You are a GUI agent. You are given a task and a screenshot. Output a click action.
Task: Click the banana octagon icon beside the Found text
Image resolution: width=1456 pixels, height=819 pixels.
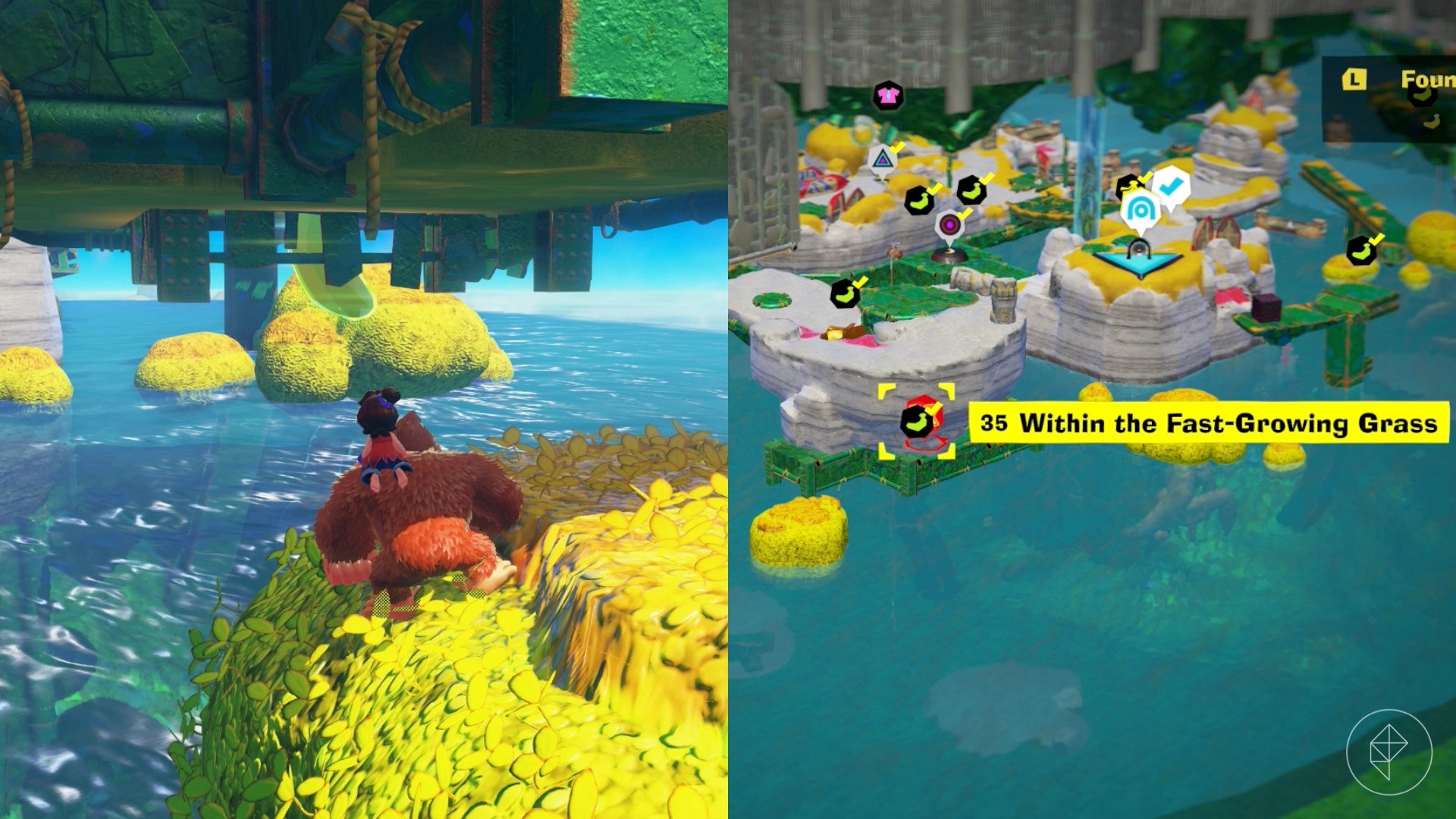click(x=1423, y=96)
